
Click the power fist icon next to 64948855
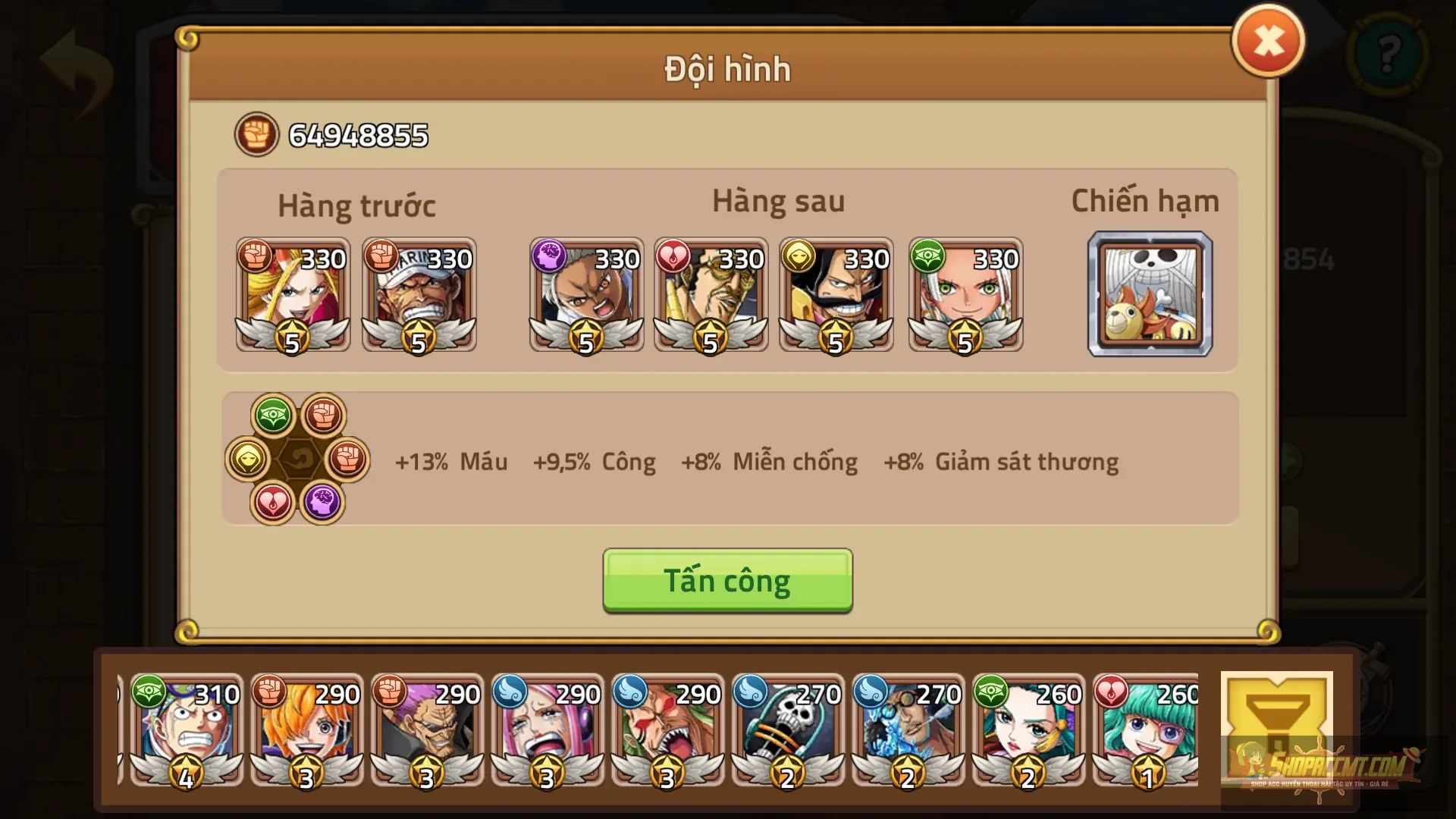256,136
